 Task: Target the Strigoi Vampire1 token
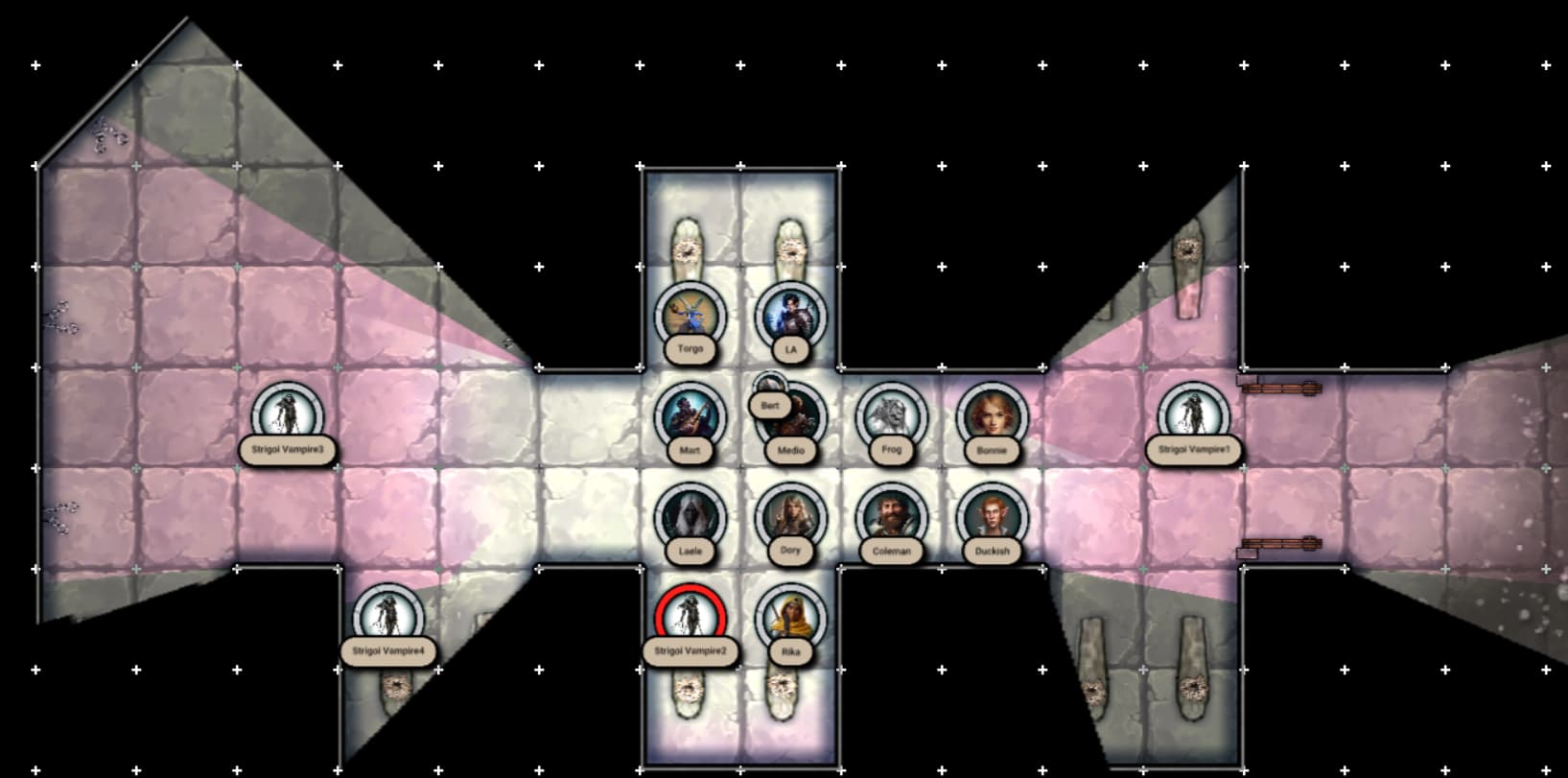click(1194, 415)
